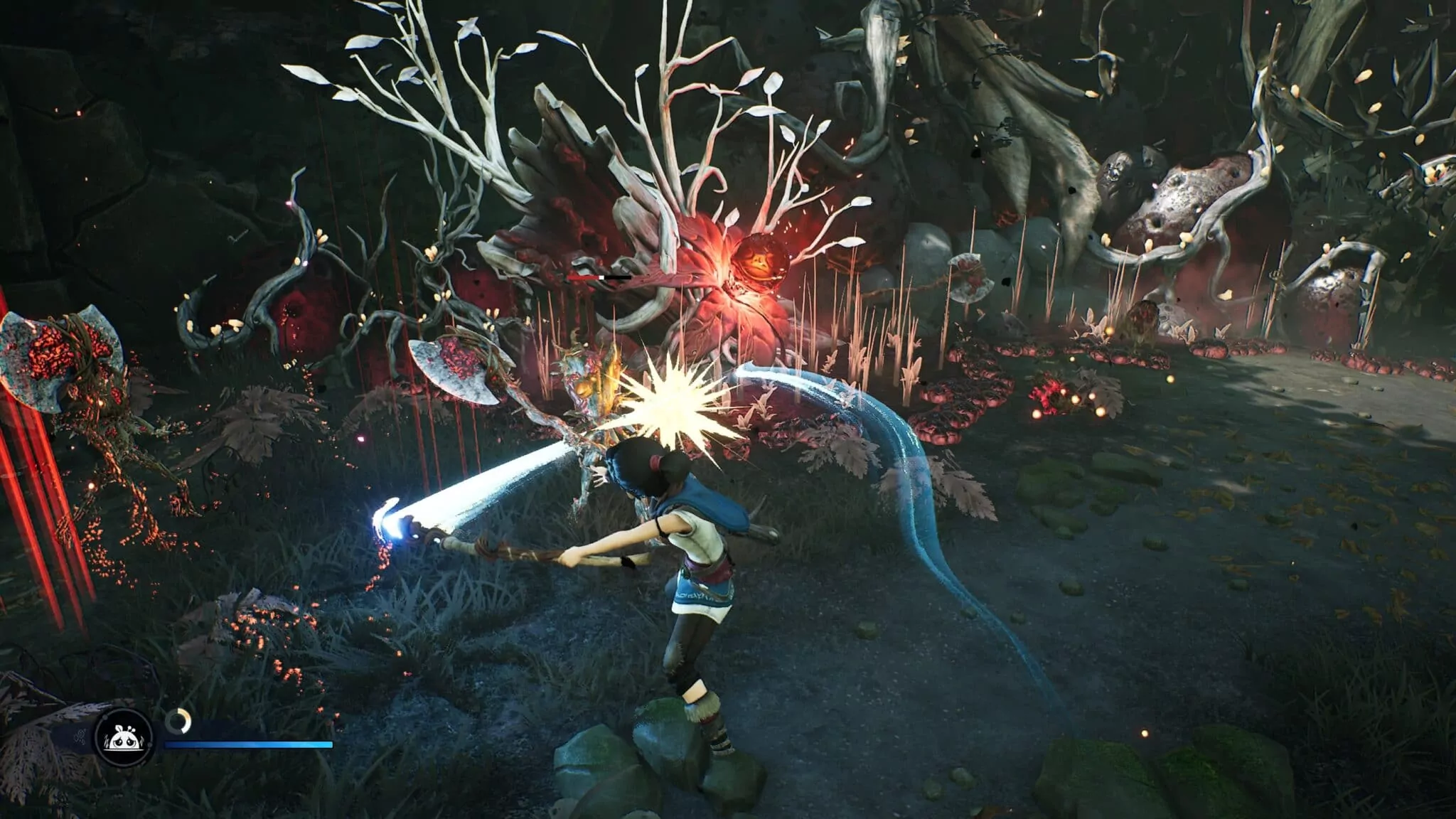Select the Rot courage ring gauge
Screen dimensions: 1456x819
pyautogui.click(x=177, y=722)
